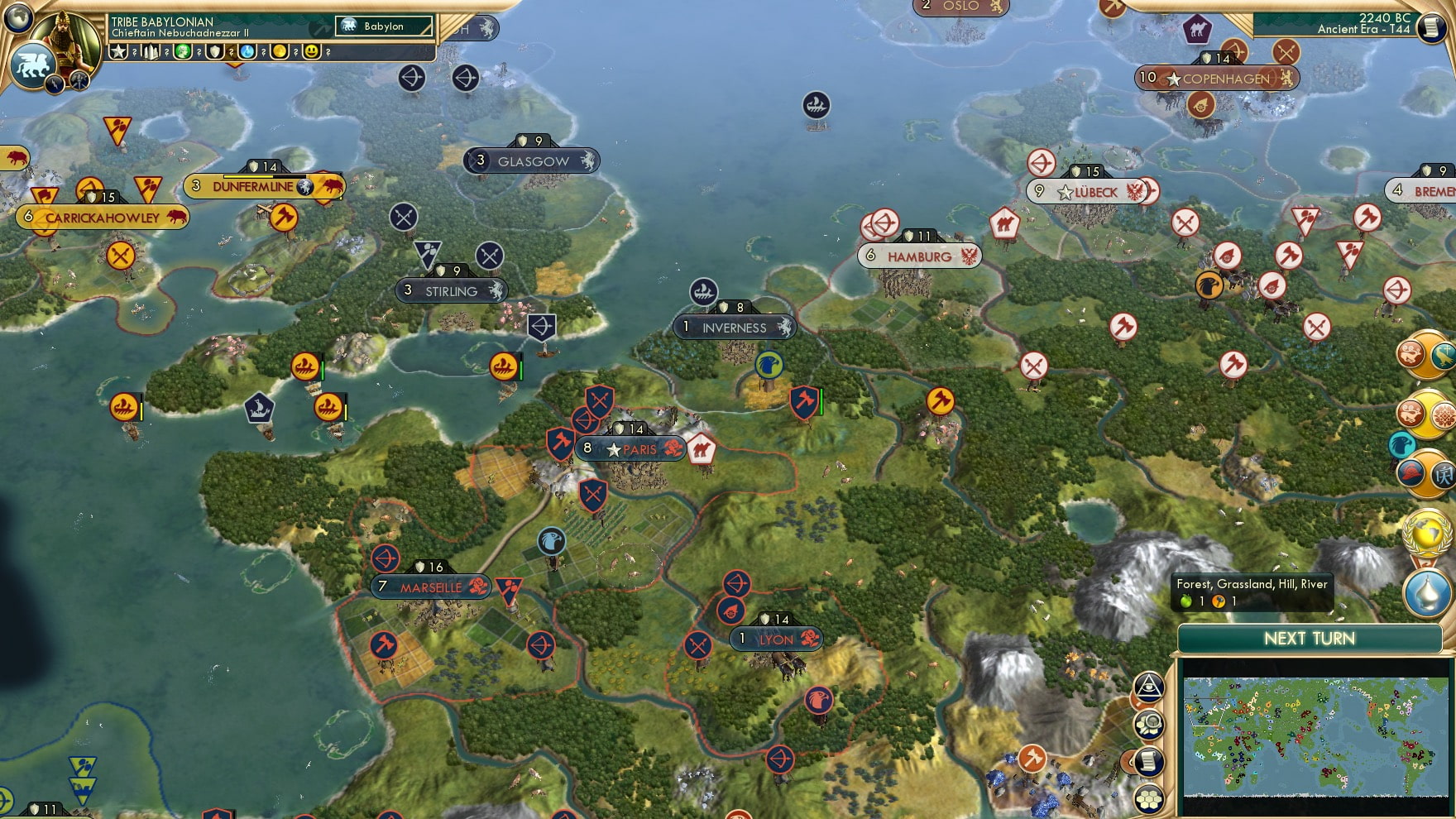This screenshot has height=819, width=1456.
Task: Select the Hamburg city banner
Action: (x=918, y=256)
